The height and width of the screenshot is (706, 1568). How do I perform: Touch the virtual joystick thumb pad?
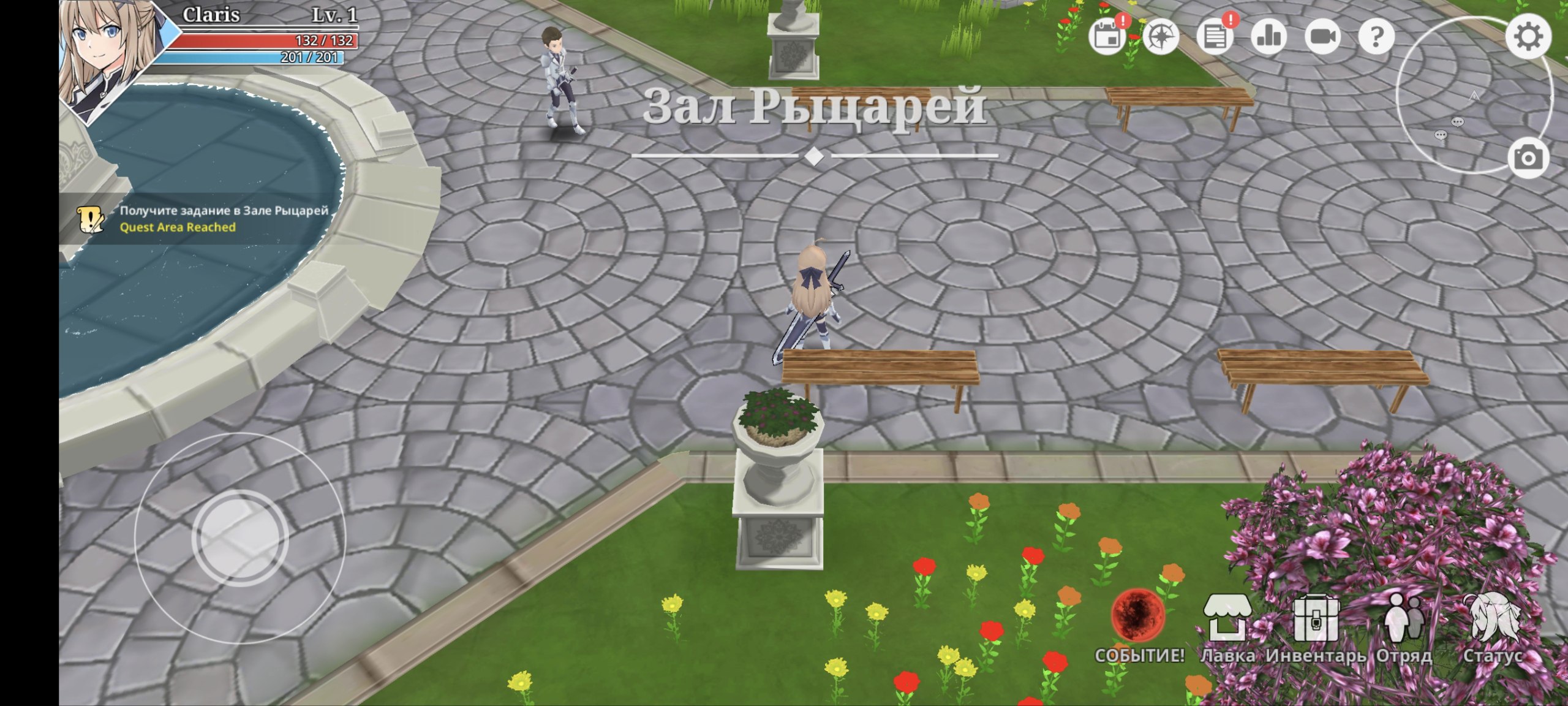pyautogui.click(x=240, y=537)
